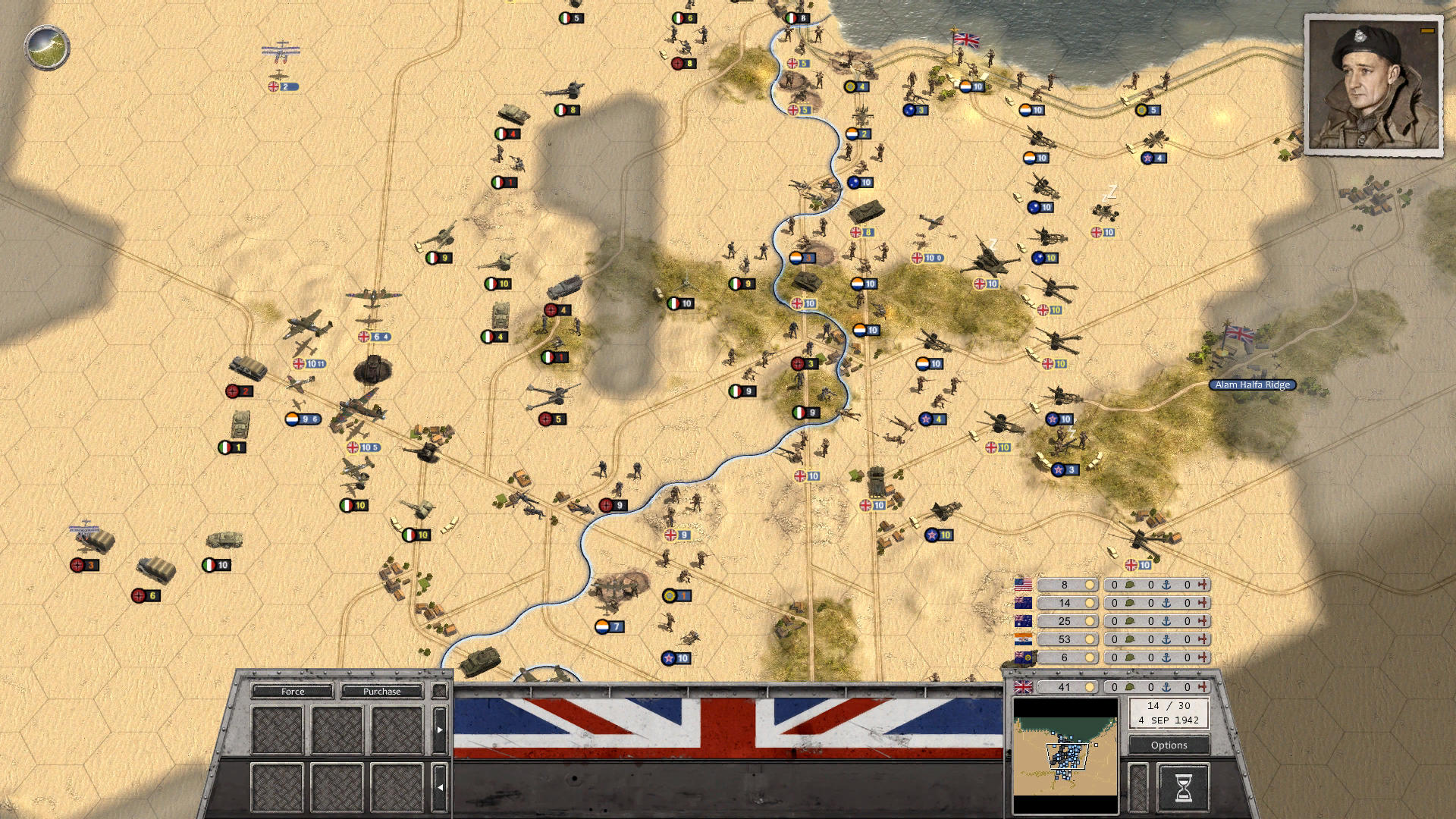This screenshot has height=819, width=1456.
Task: Switch to the Force tab
Action: (x=293, y=692)
